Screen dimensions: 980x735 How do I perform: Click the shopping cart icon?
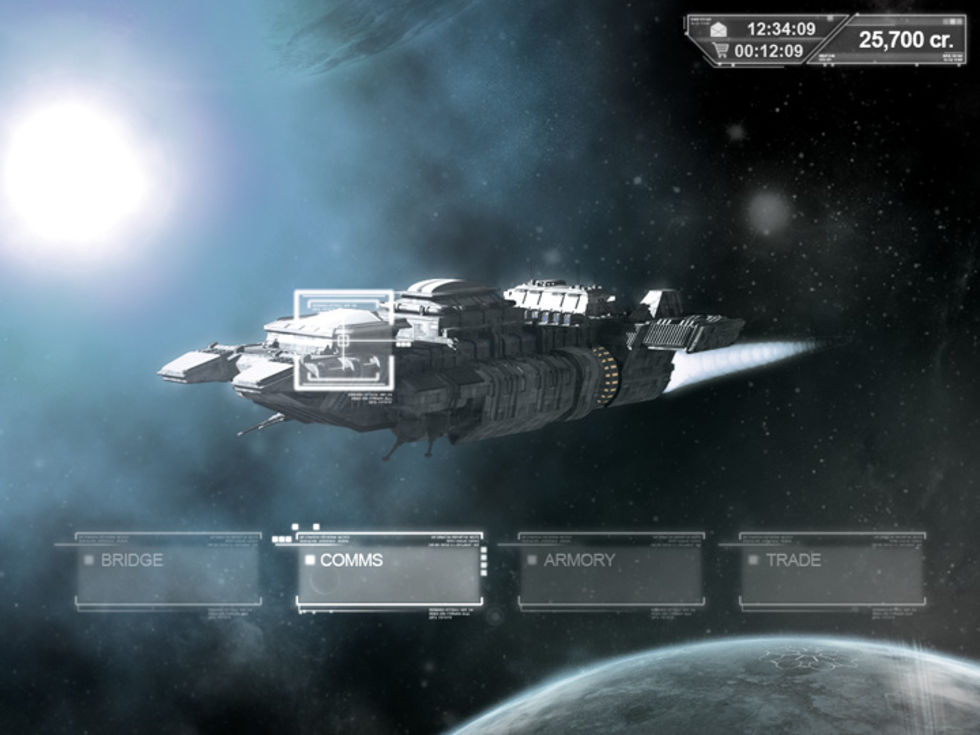click(x=719, y=50)
